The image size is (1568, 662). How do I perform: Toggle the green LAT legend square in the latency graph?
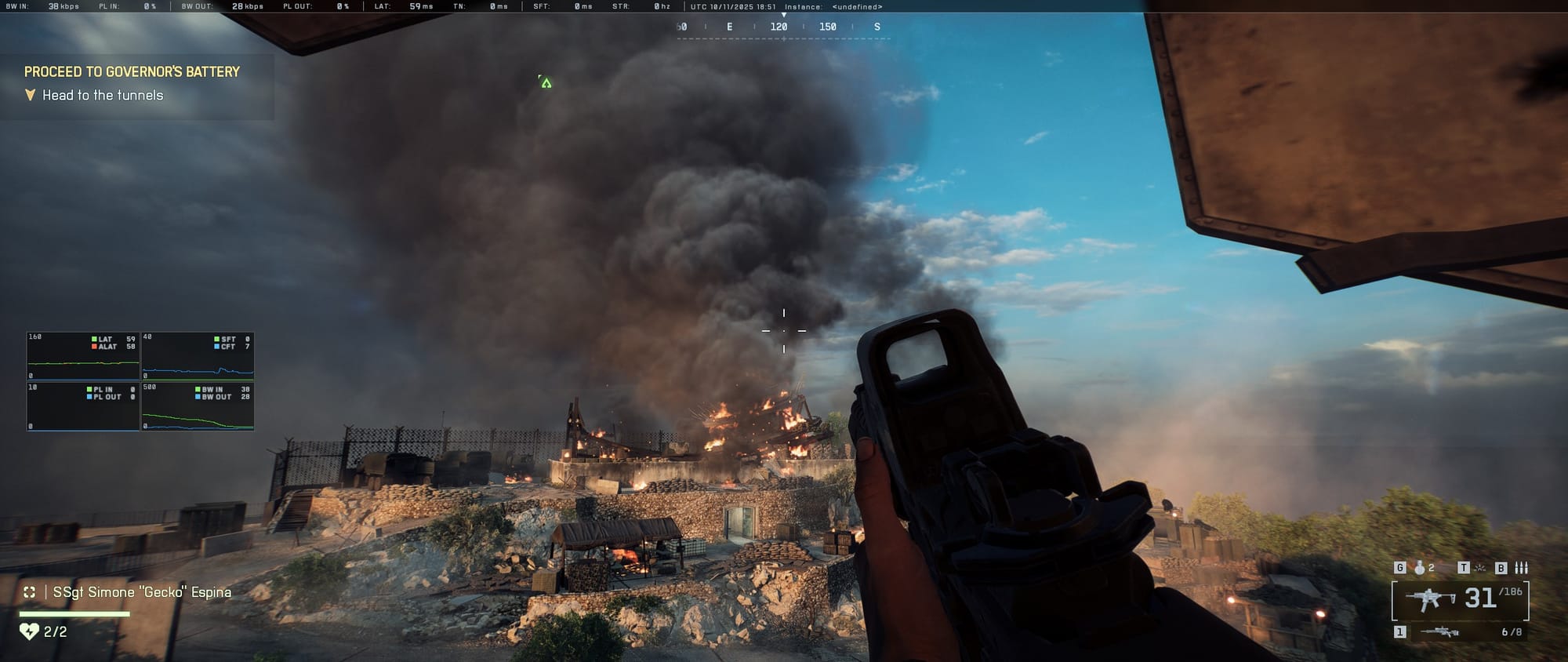coord(94,339)
